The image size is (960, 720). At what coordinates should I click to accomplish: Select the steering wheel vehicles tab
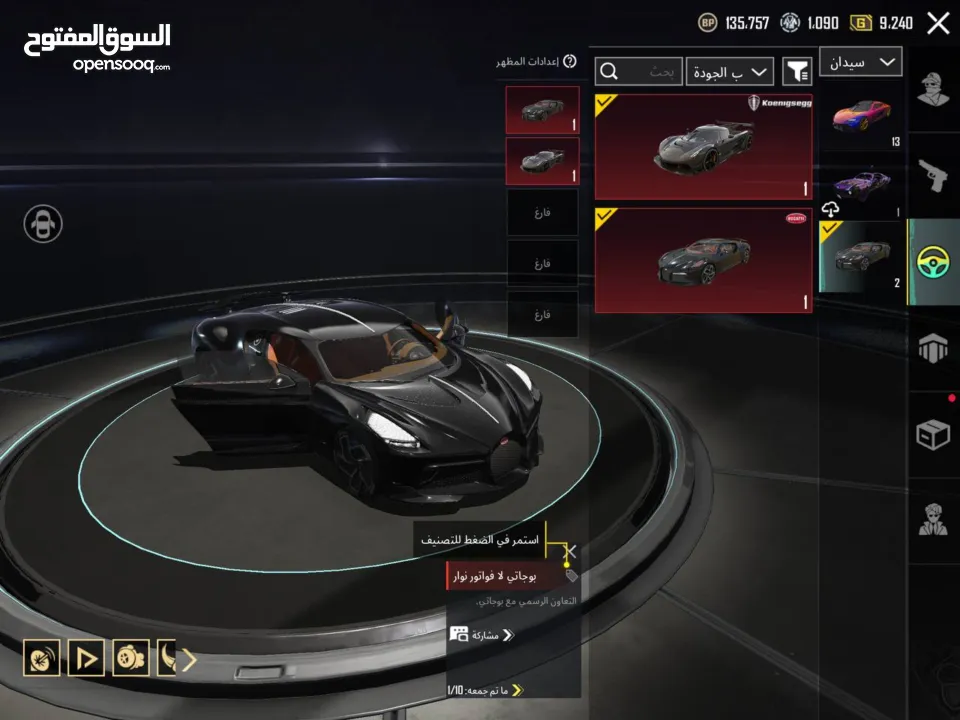933,262
